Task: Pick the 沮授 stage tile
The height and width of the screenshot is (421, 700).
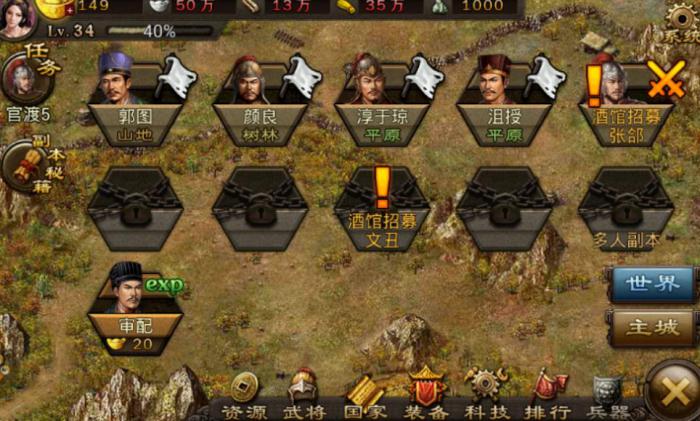Action: pyautogui.click(x=507, y=100)
